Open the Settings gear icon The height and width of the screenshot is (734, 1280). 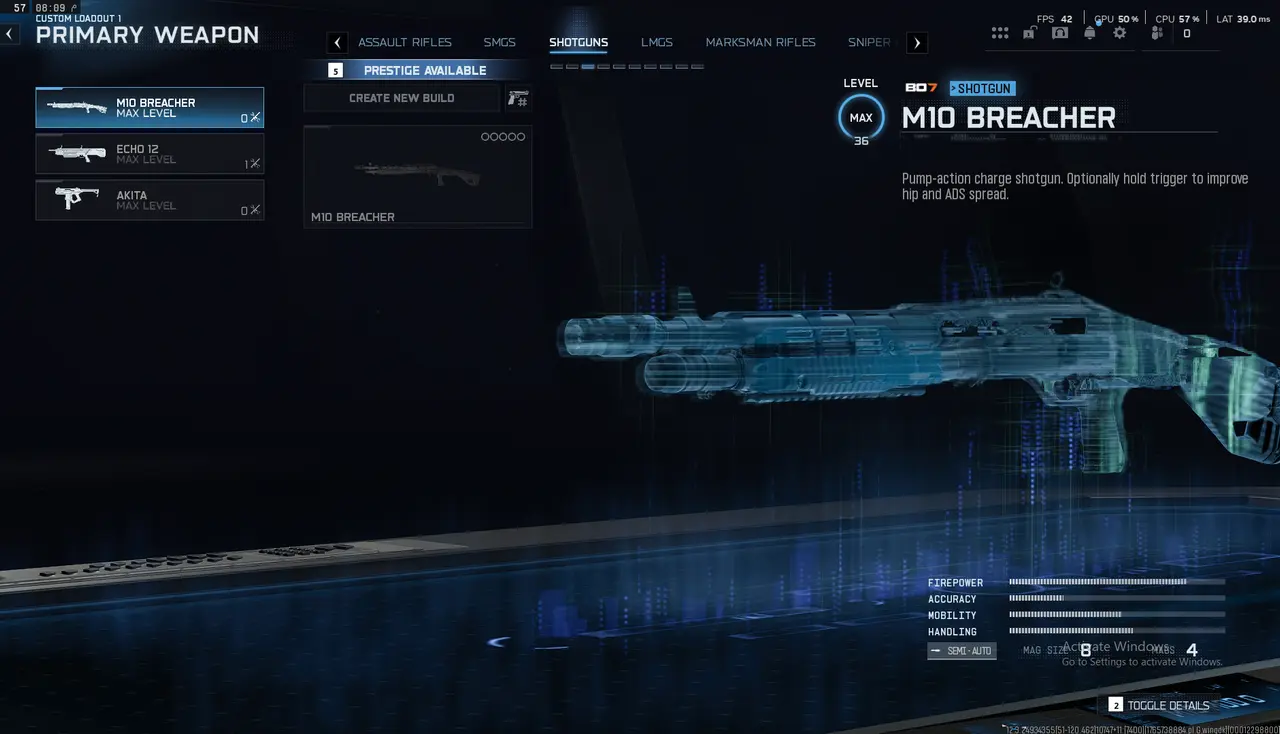coord(1119,33)
